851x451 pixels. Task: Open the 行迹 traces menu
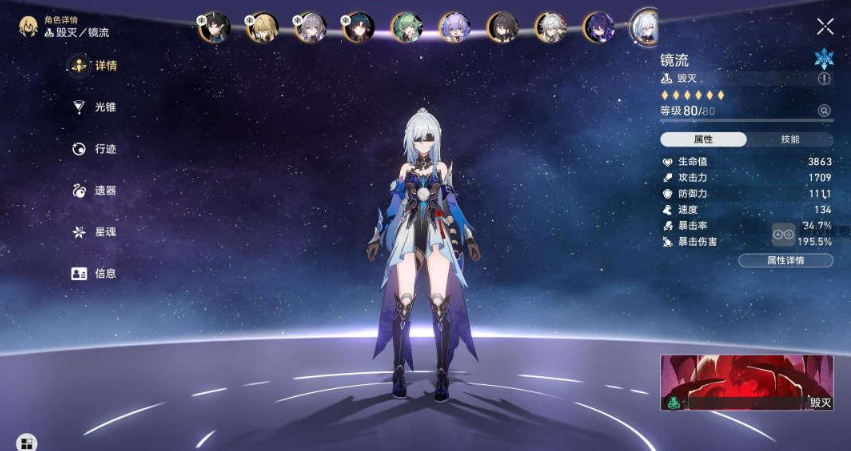click(x=96, y=149)
